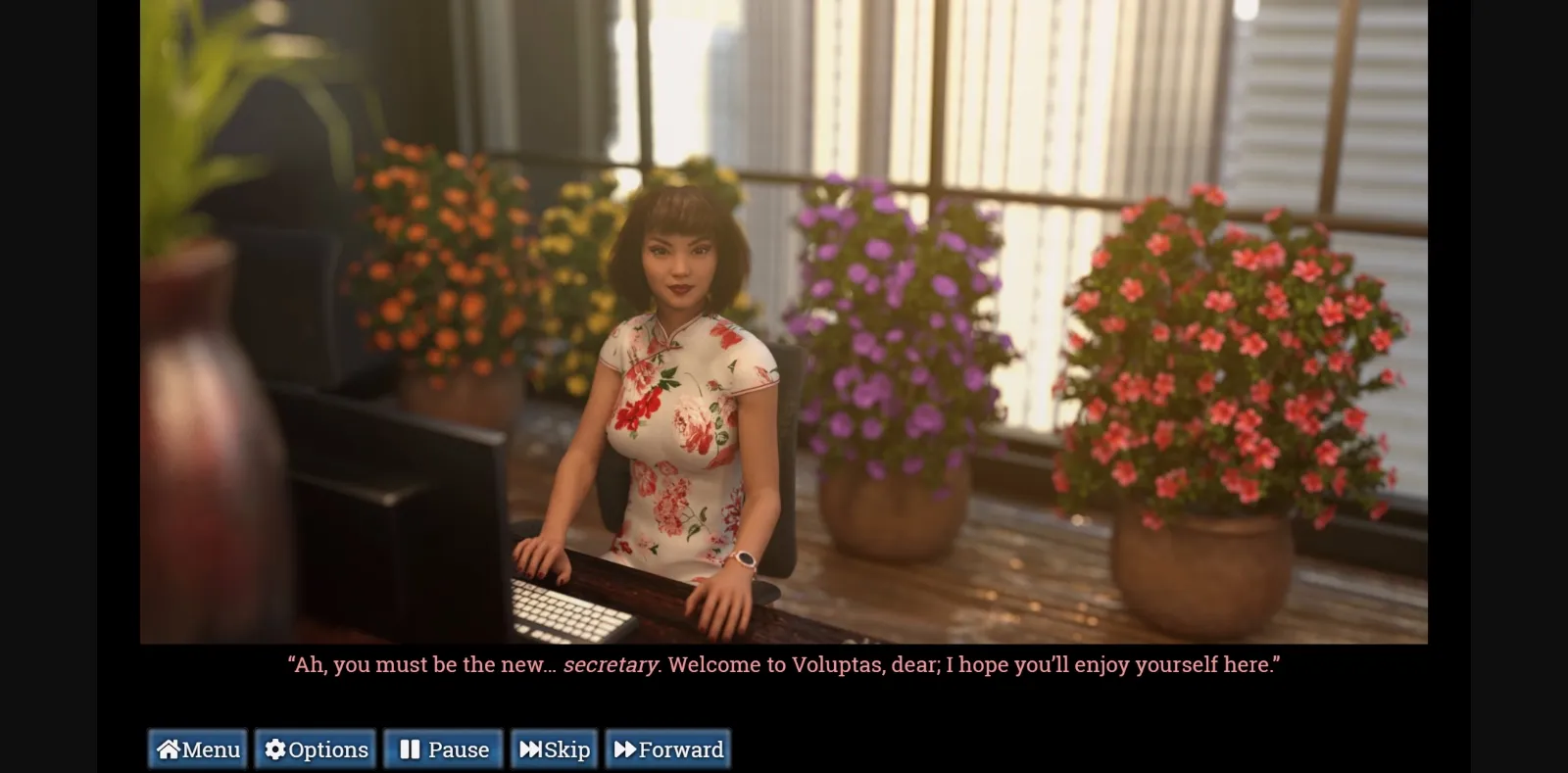
Task: Open the Options screen
Action: (315, 749)
